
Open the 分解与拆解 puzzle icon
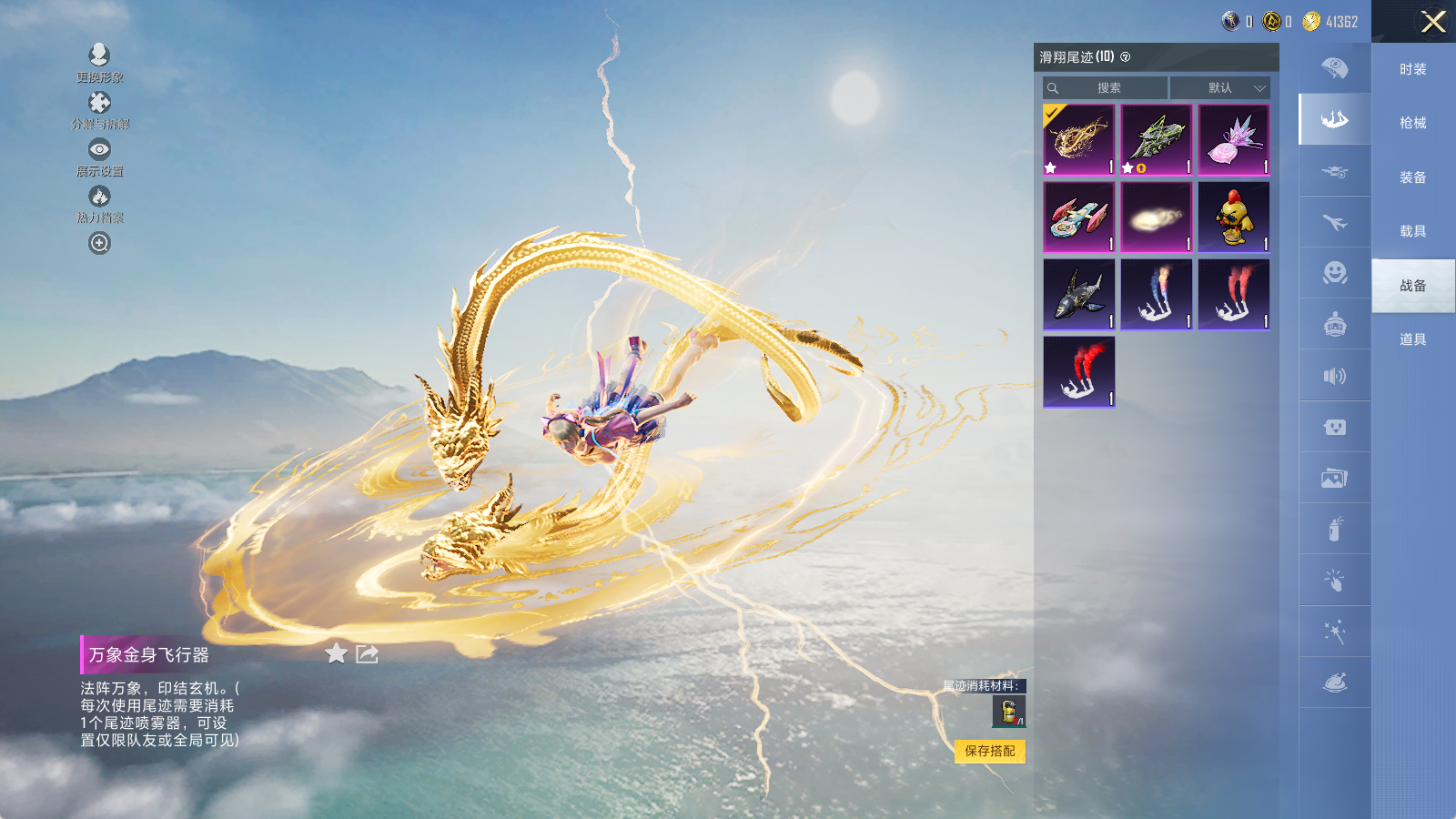(99, 103)
